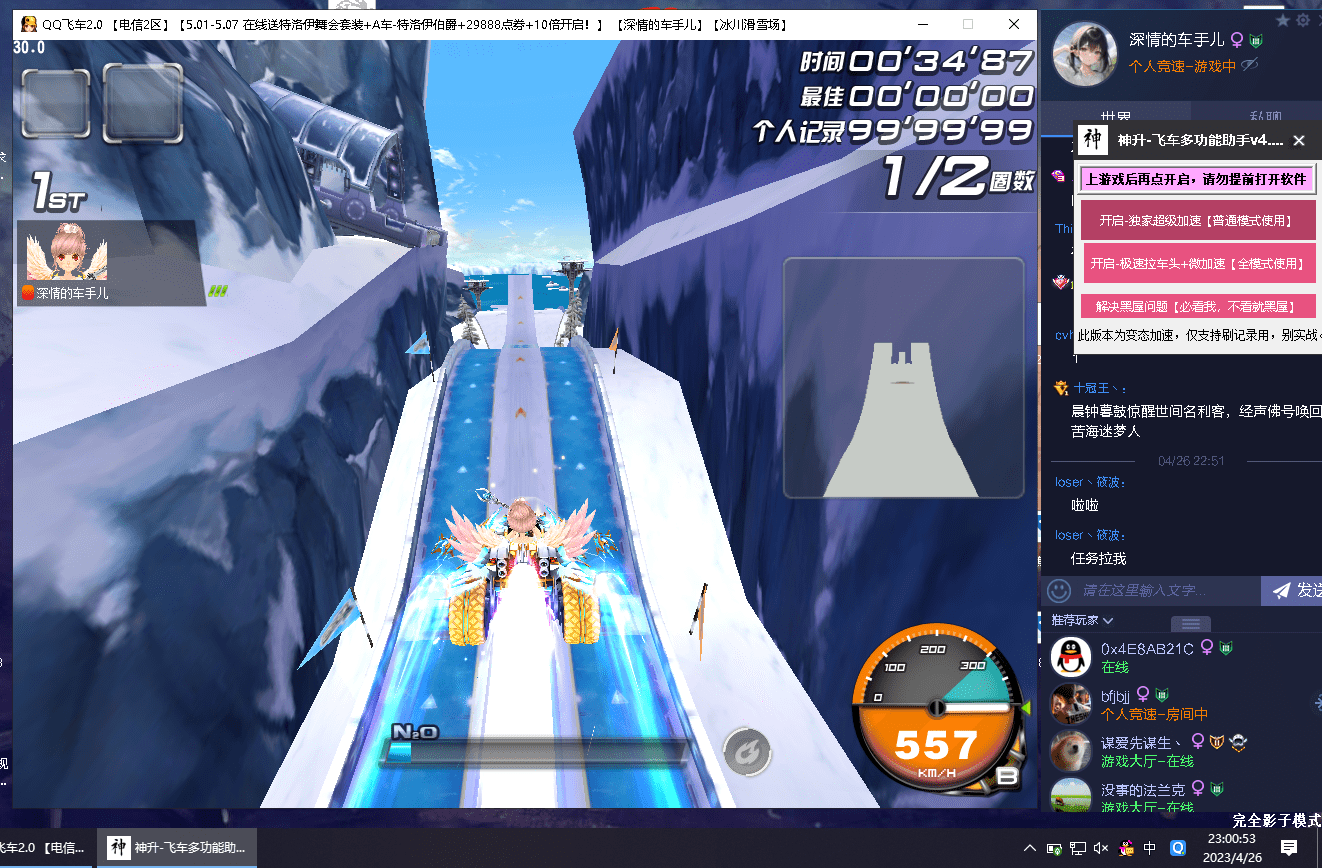View the profile avatar of 深情的车手儿
Screen dimensions: 1322x868
tap(1086, 53)
